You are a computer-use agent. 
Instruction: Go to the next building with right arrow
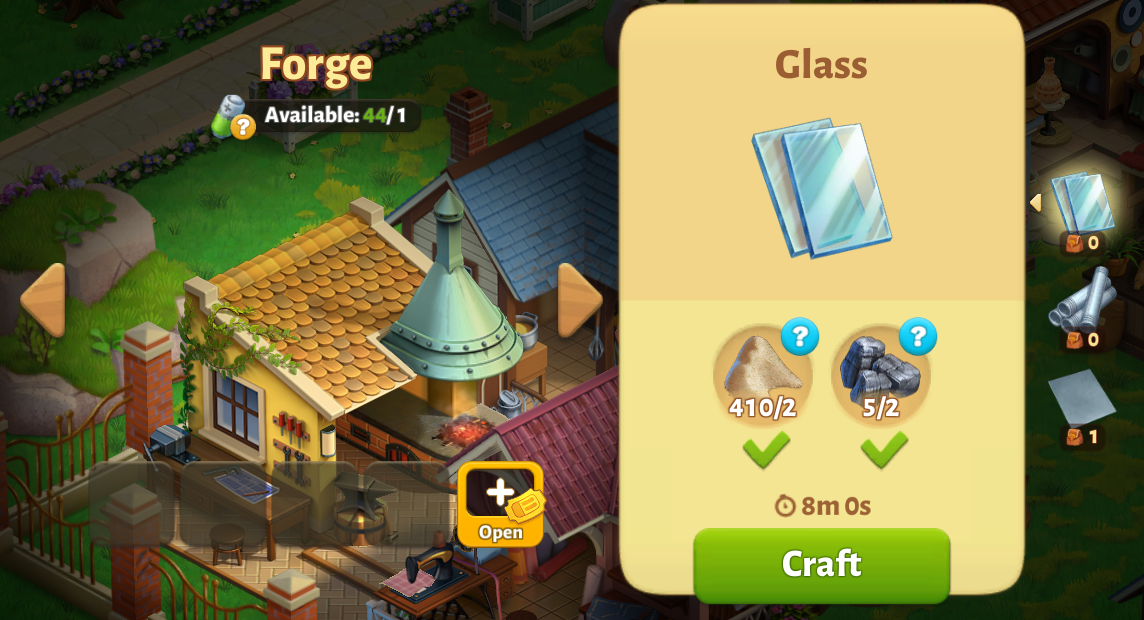pyautogui.click(x=580, y=300)
